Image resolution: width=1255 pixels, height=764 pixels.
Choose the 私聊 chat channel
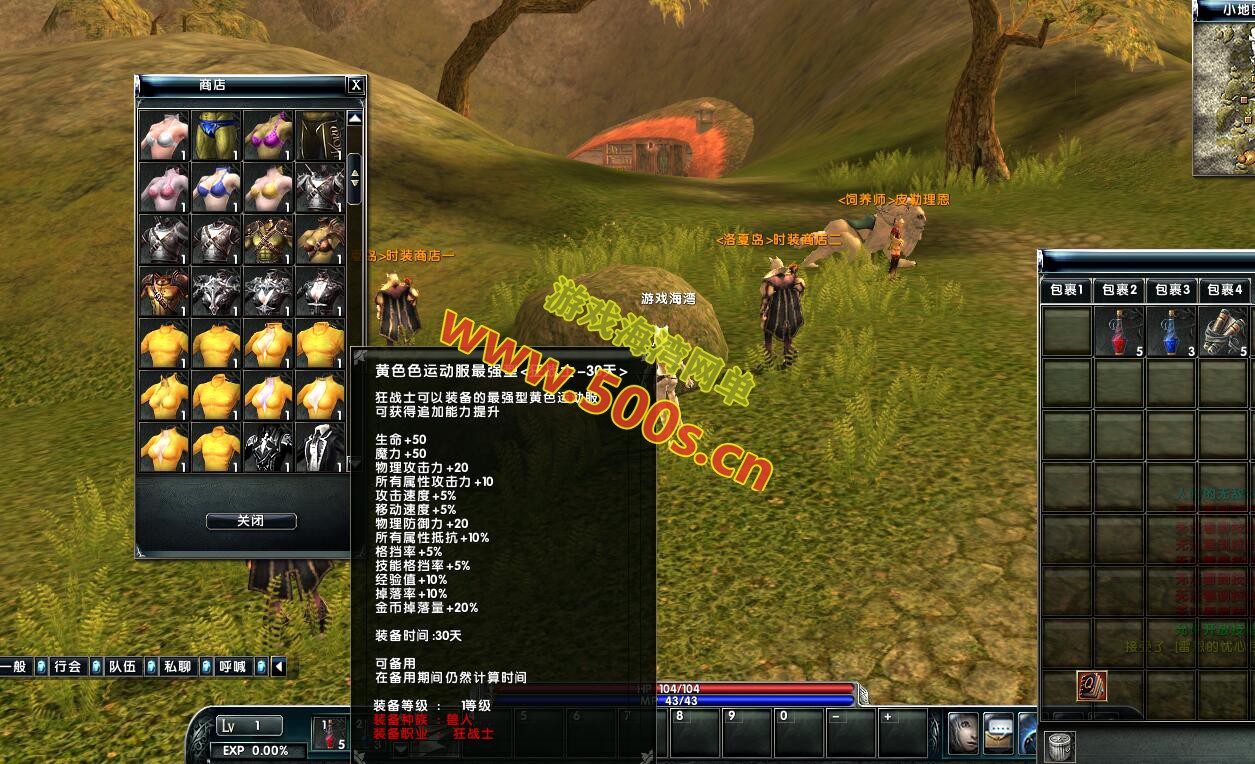177,666
